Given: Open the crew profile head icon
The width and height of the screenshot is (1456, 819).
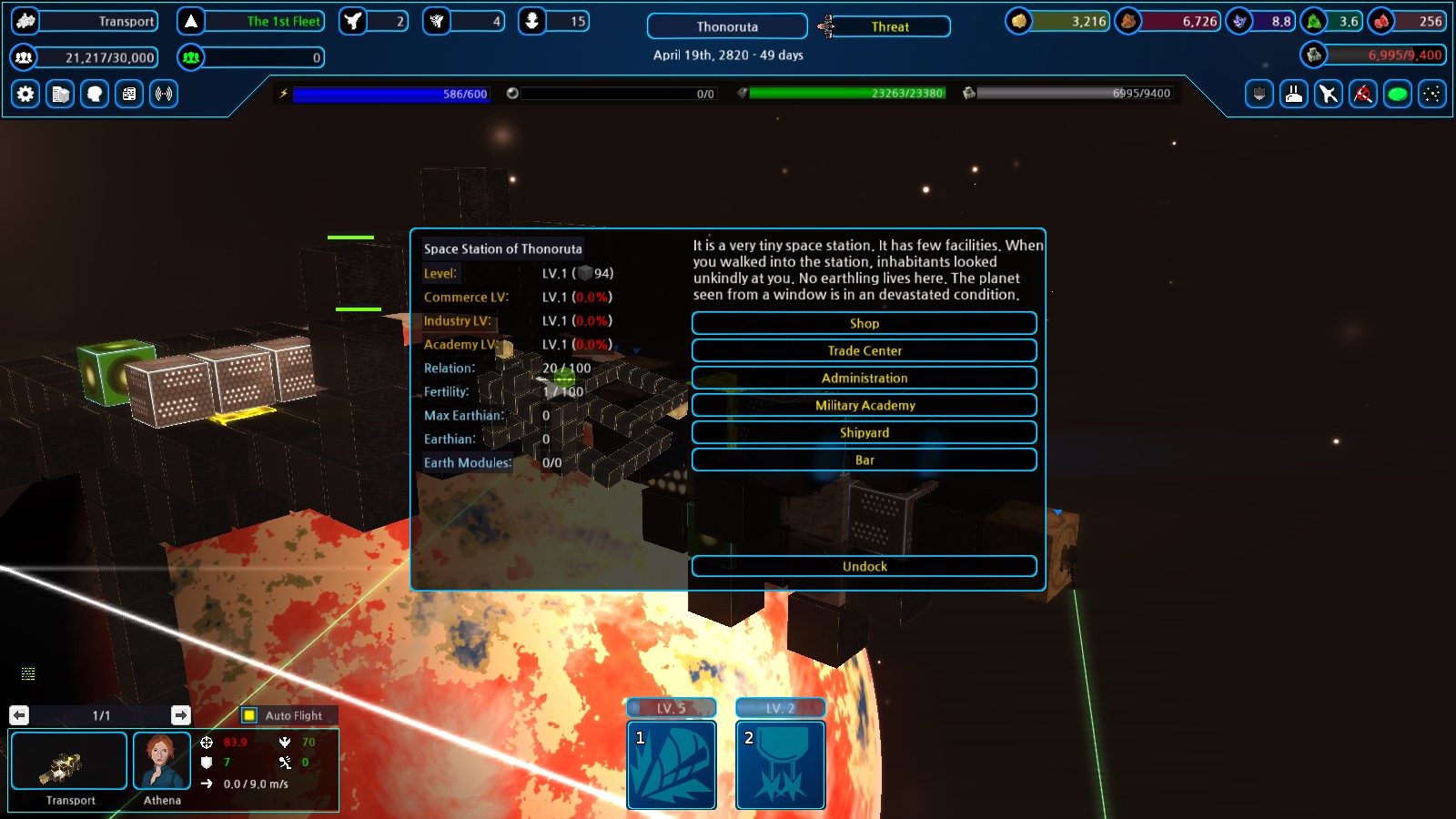Looking at the screenshot, I should coord(94,94).
